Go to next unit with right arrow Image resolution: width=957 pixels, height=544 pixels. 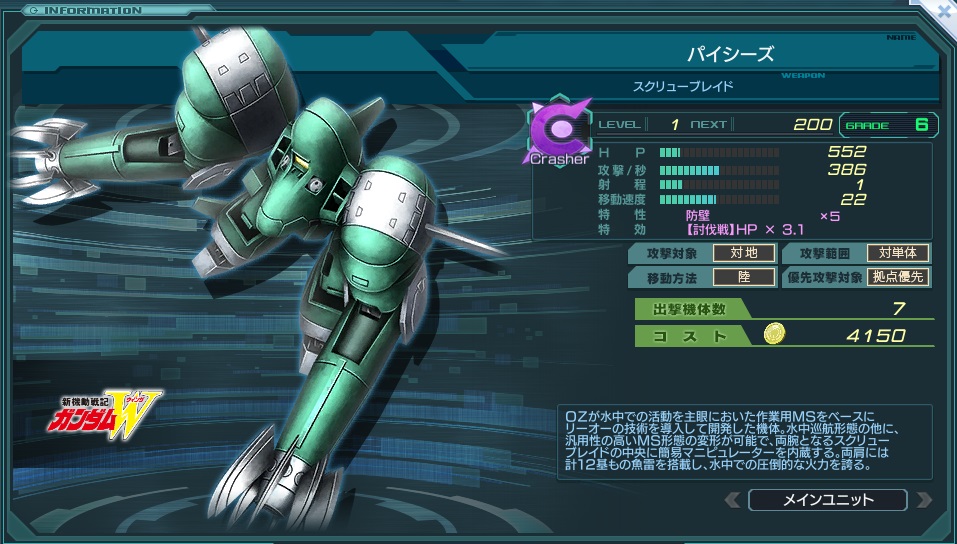(x=923, y=500)
